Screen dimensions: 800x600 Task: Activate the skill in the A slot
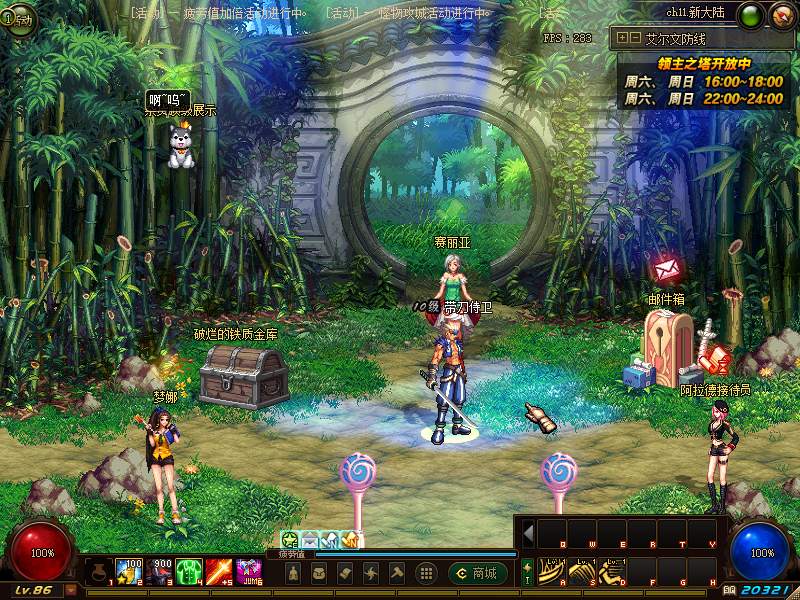click(x=552, y=571)
